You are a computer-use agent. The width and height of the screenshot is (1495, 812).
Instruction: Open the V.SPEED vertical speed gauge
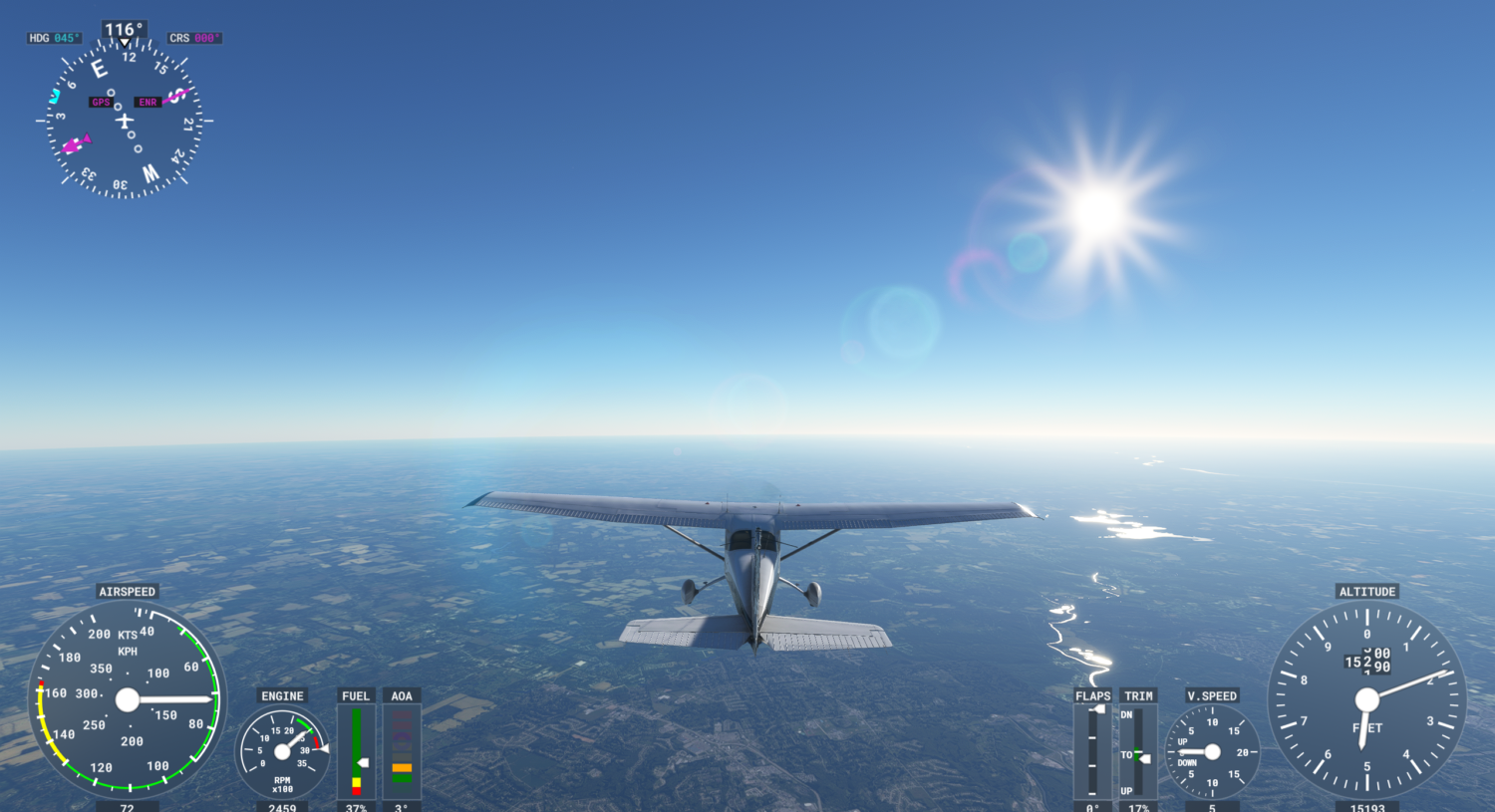(1212, 754)
